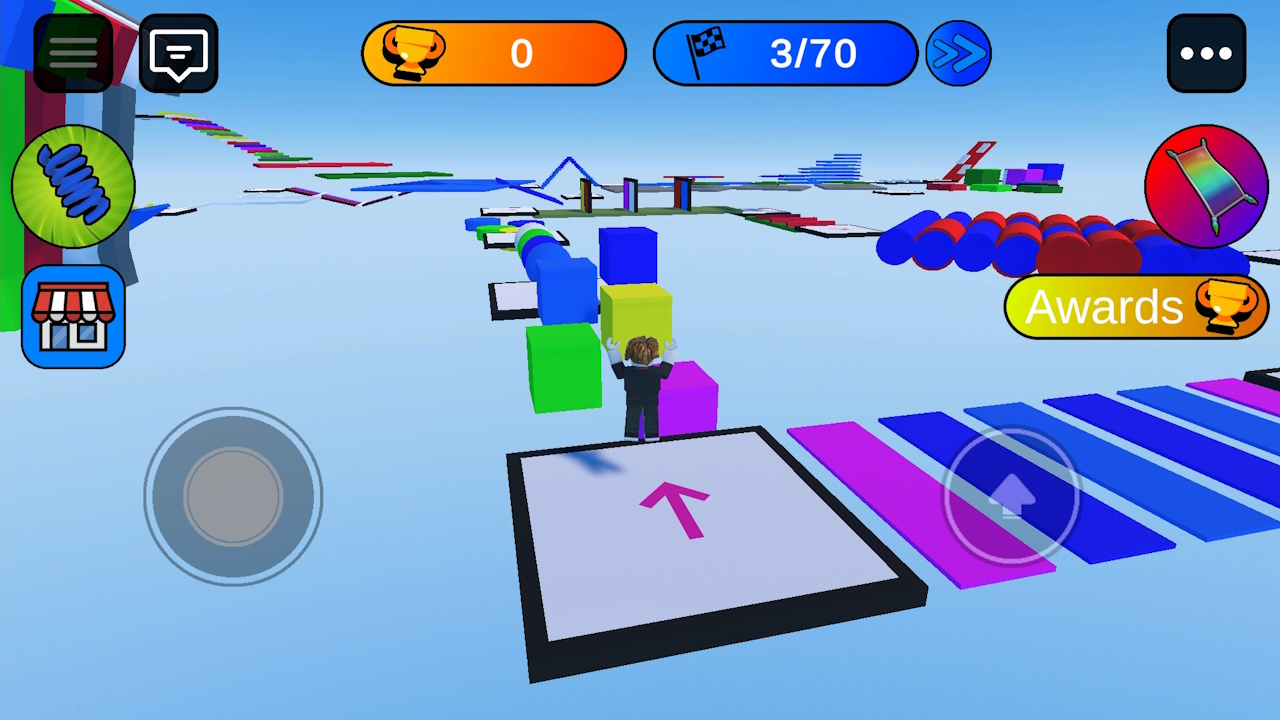The width and height of the screenshot is (1280, 720).
Task: Tap the virtual movement joystick
Action: (234, 497)
